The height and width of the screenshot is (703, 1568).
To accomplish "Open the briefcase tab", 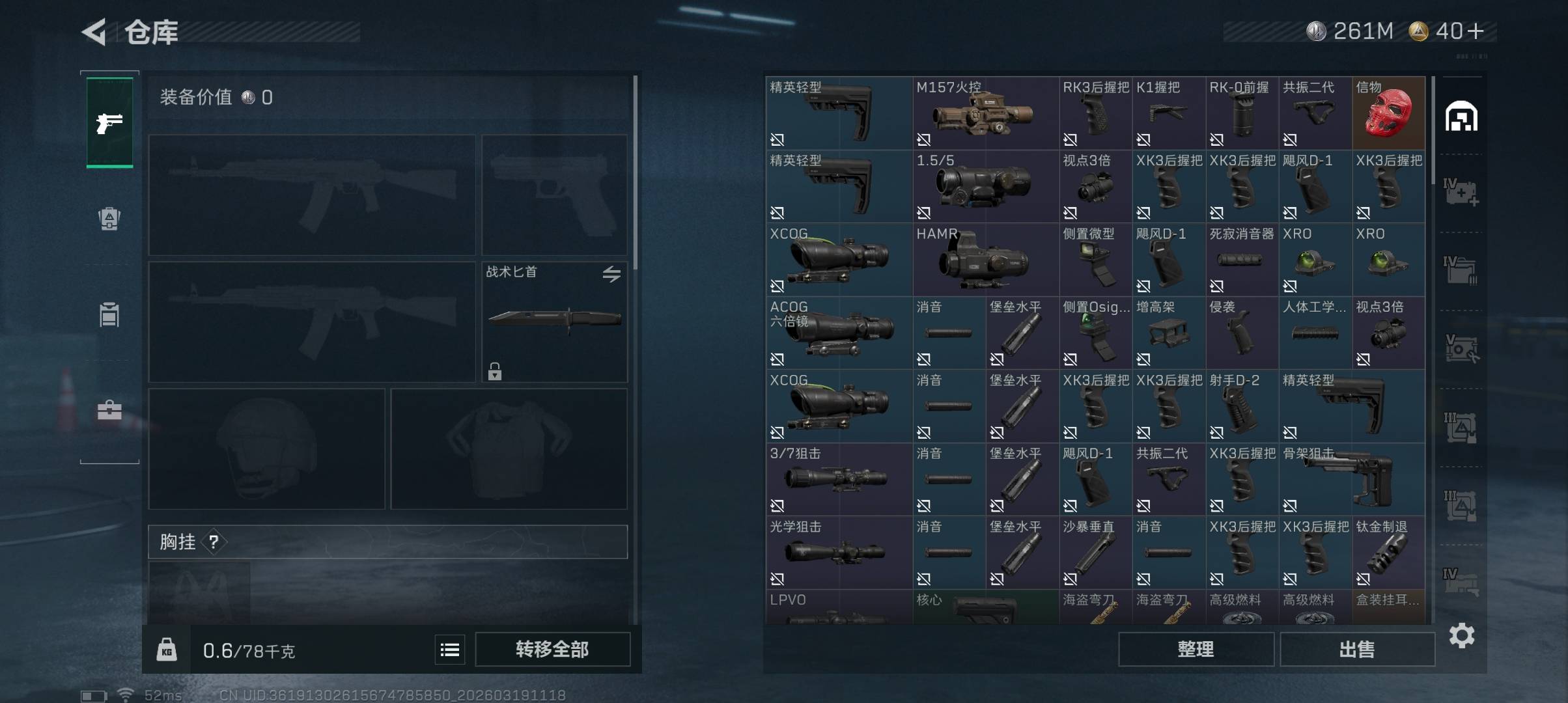I will click(x=109, y=410).
